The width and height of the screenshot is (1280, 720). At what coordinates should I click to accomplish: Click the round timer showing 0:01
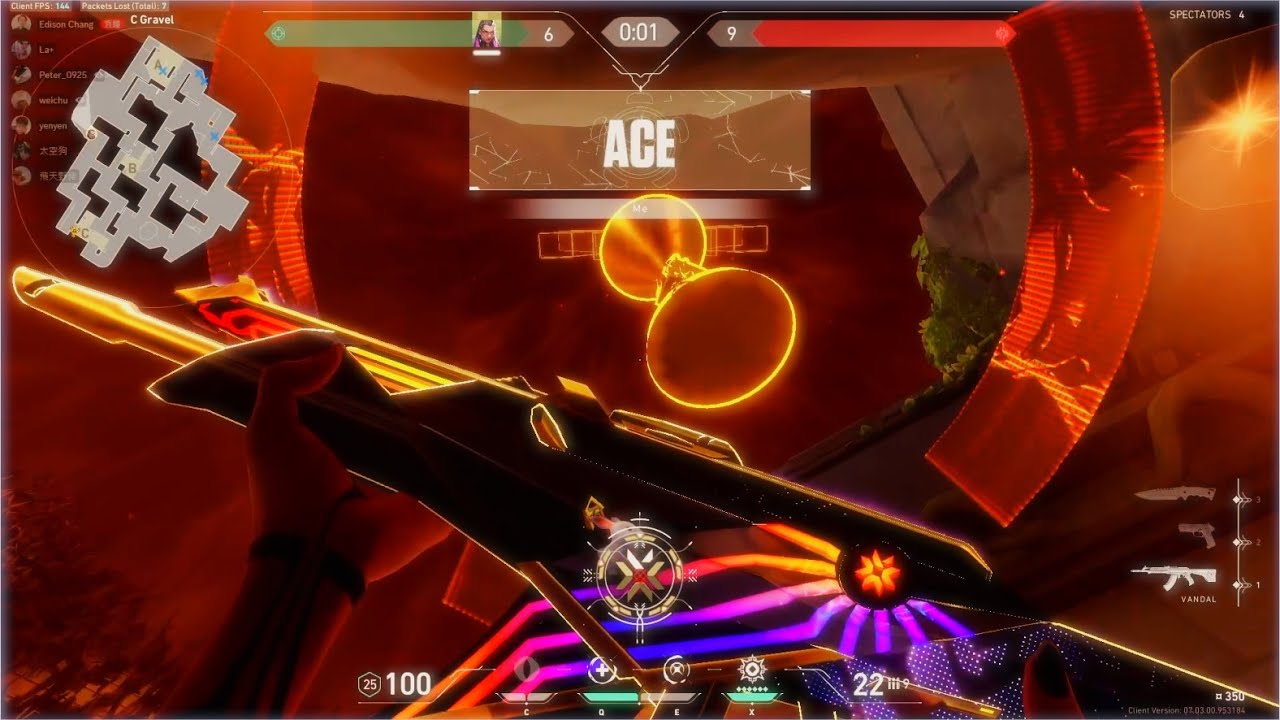coord(639,32)
